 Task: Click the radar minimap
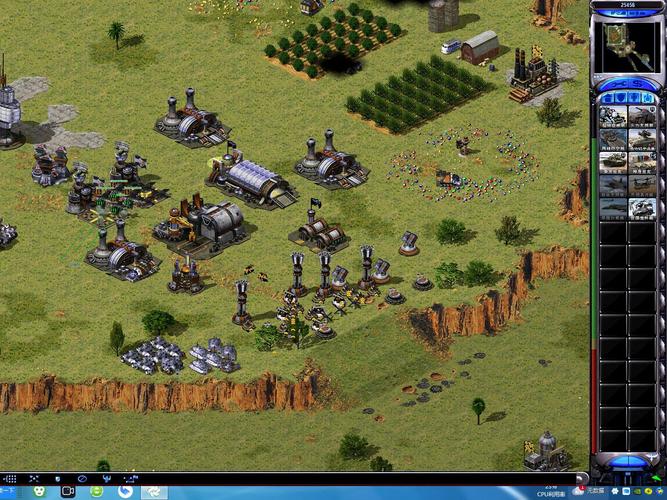pyautogui.click(x=627, y=44)
